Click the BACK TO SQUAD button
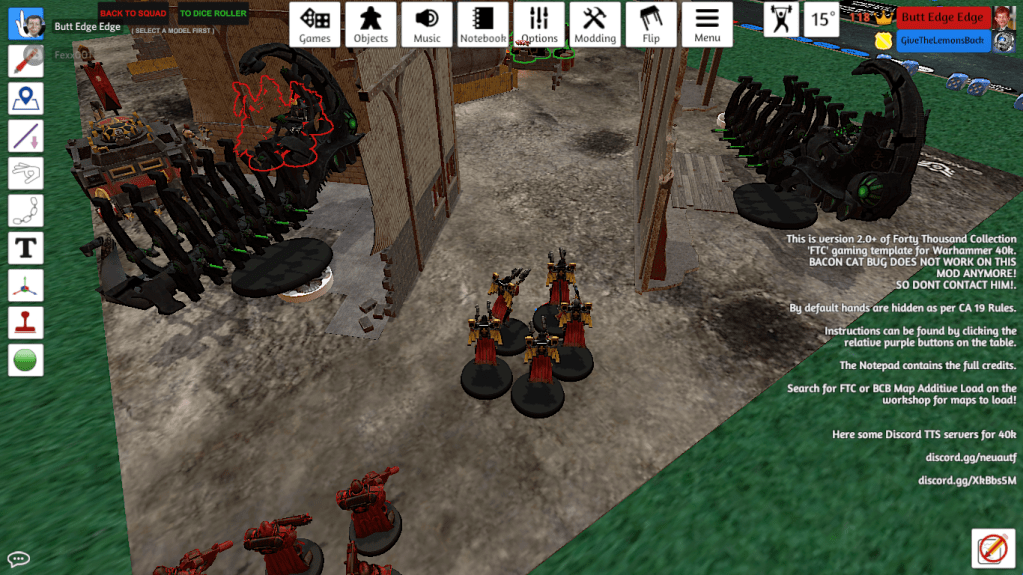This screenshot has width=1023, height=575. click(x=133, y=14)
